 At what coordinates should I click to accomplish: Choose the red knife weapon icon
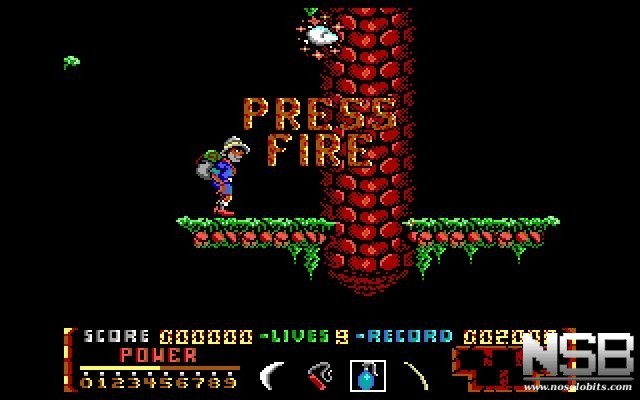(319, 375)
